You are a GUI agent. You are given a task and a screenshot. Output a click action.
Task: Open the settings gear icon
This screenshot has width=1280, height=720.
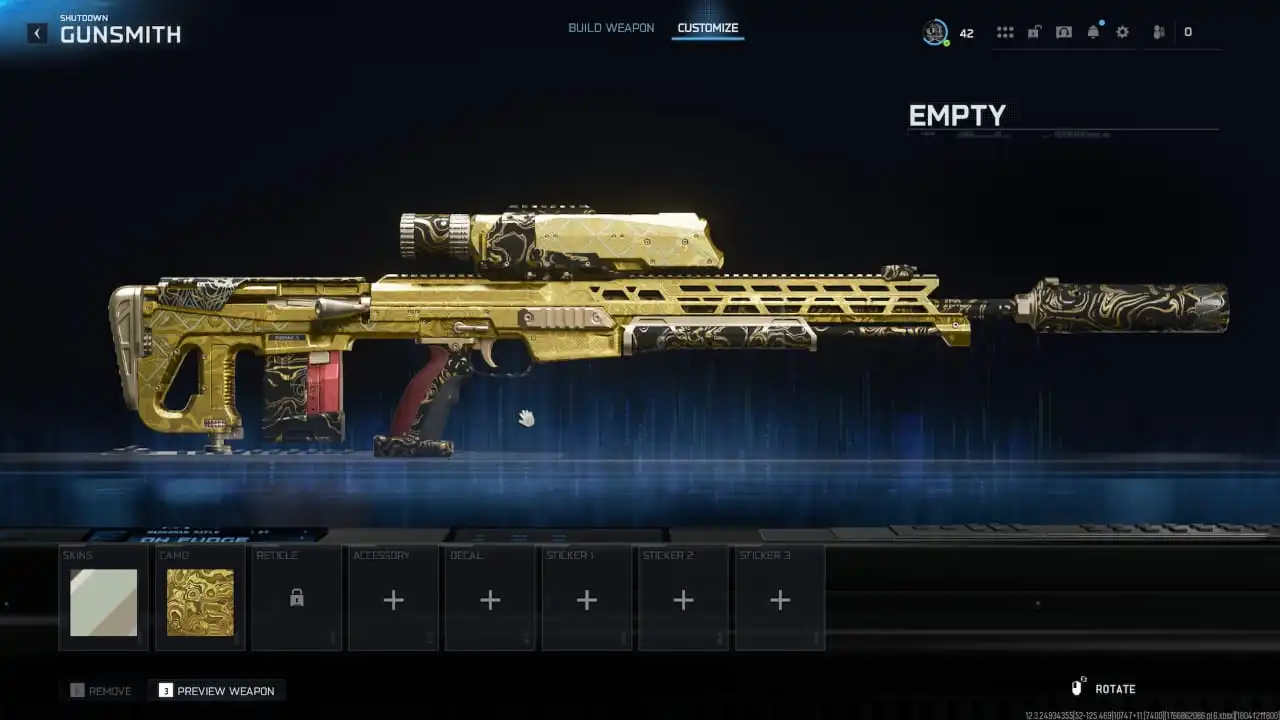(1121, 31)
